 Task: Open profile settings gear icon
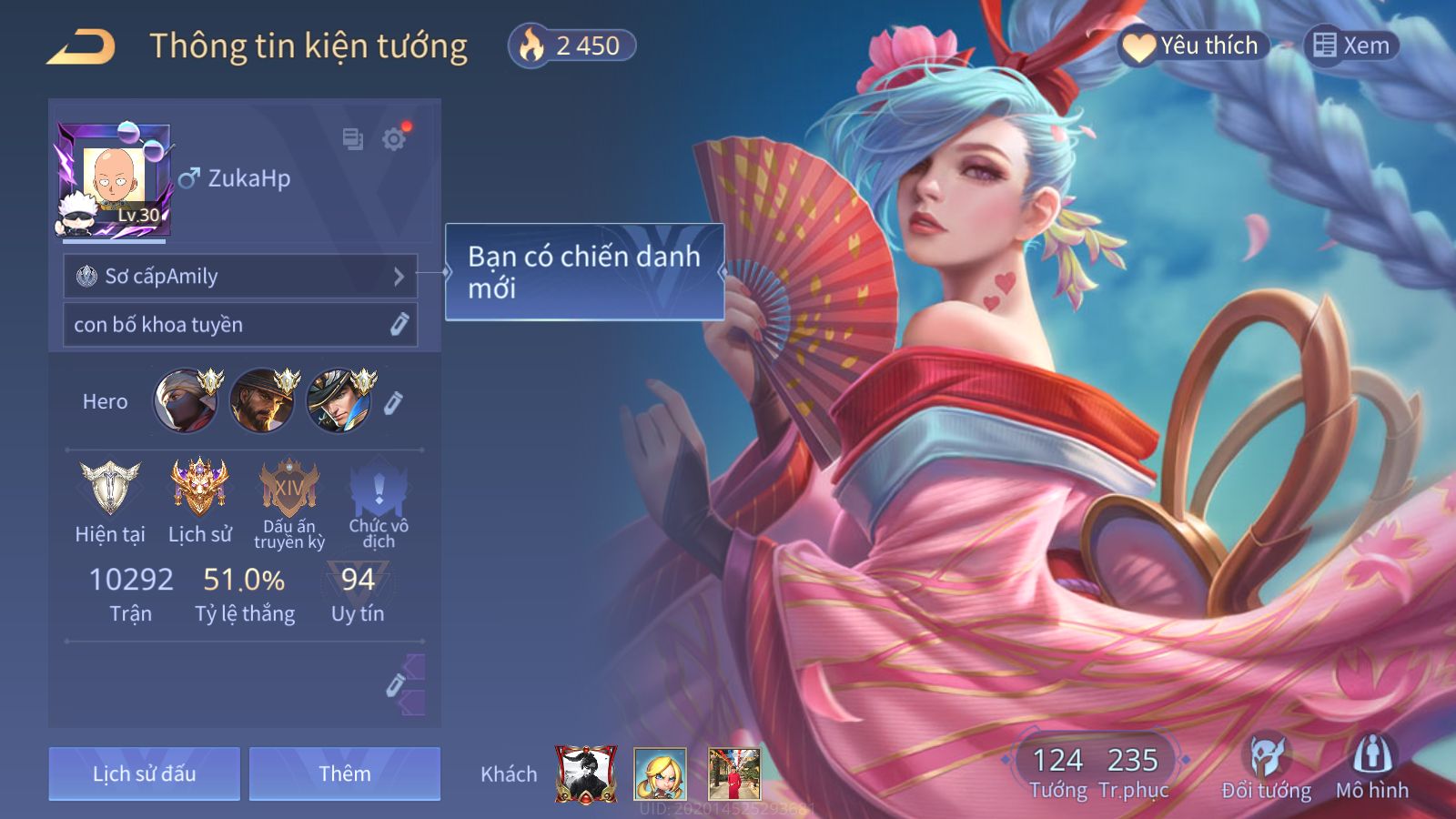coord(394,139)
